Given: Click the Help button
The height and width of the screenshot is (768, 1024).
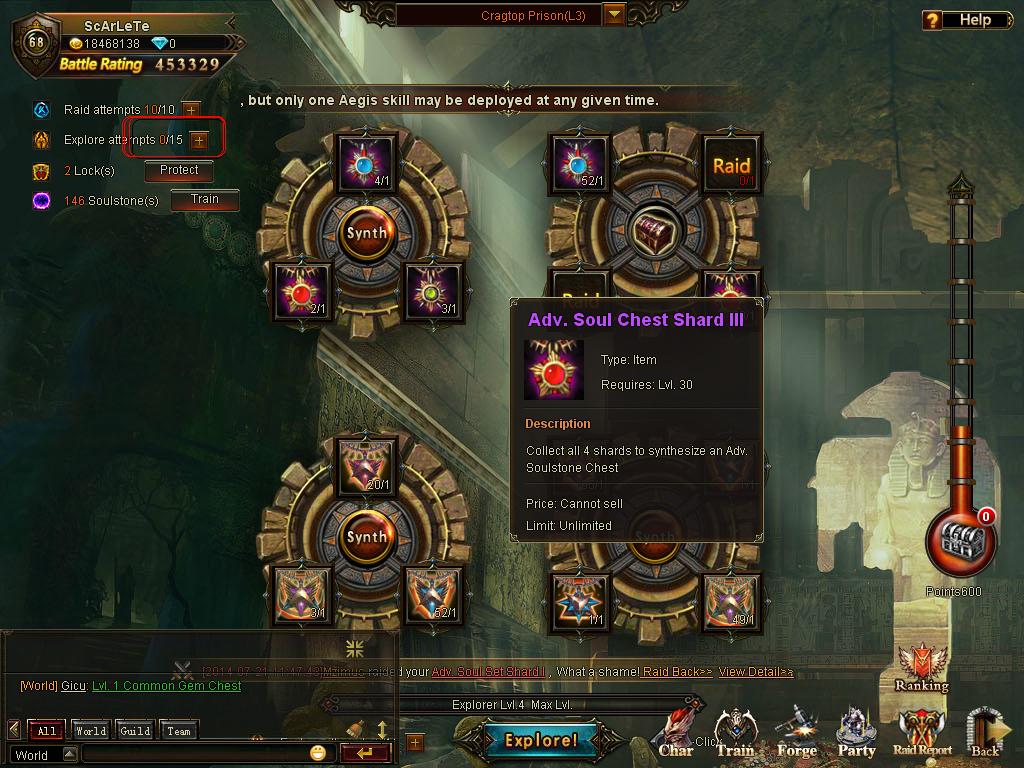Looking at the screenshot, I should pos(962,20).
